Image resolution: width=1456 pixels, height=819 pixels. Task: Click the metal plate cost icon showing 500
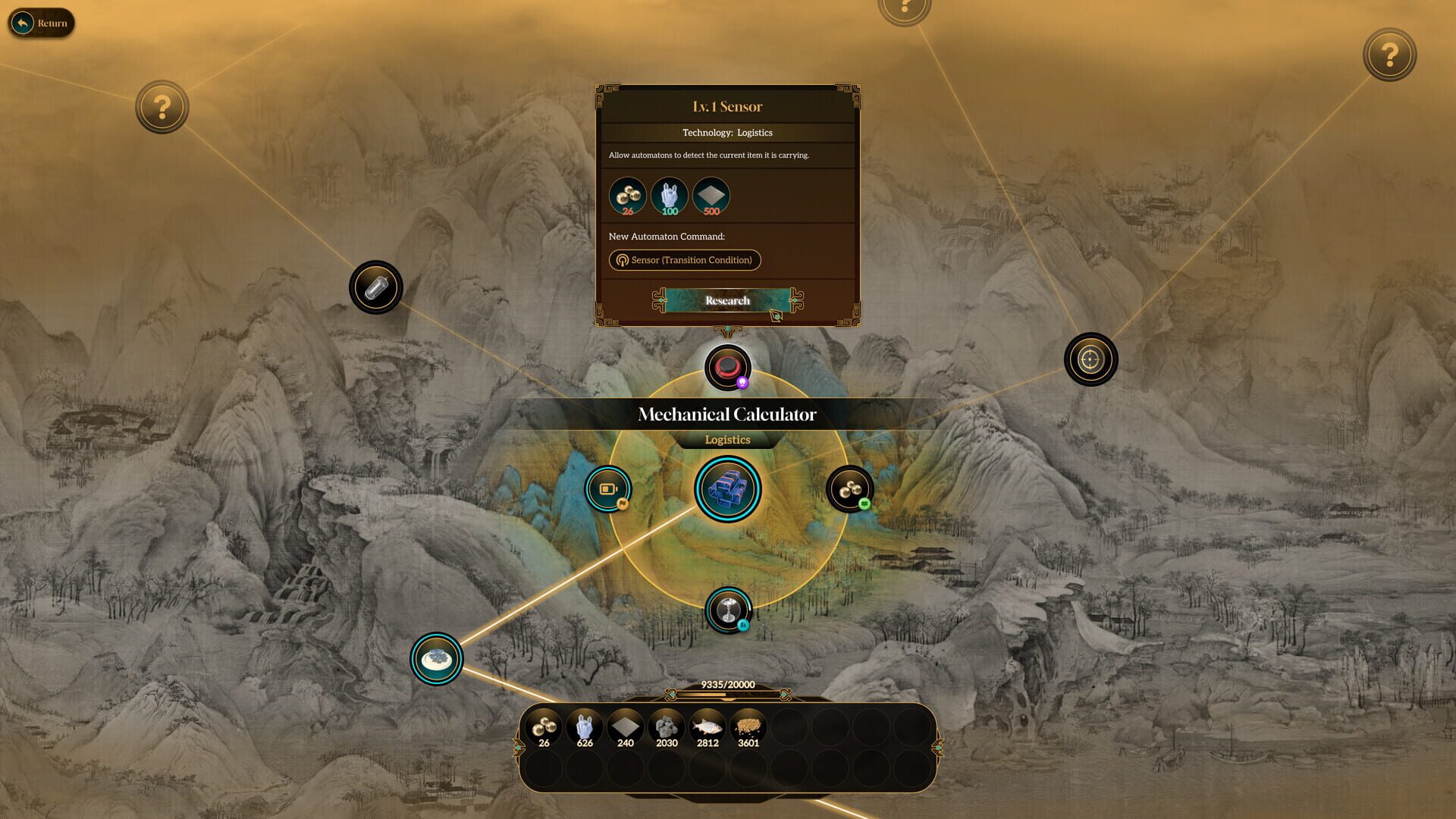point(711,196)
